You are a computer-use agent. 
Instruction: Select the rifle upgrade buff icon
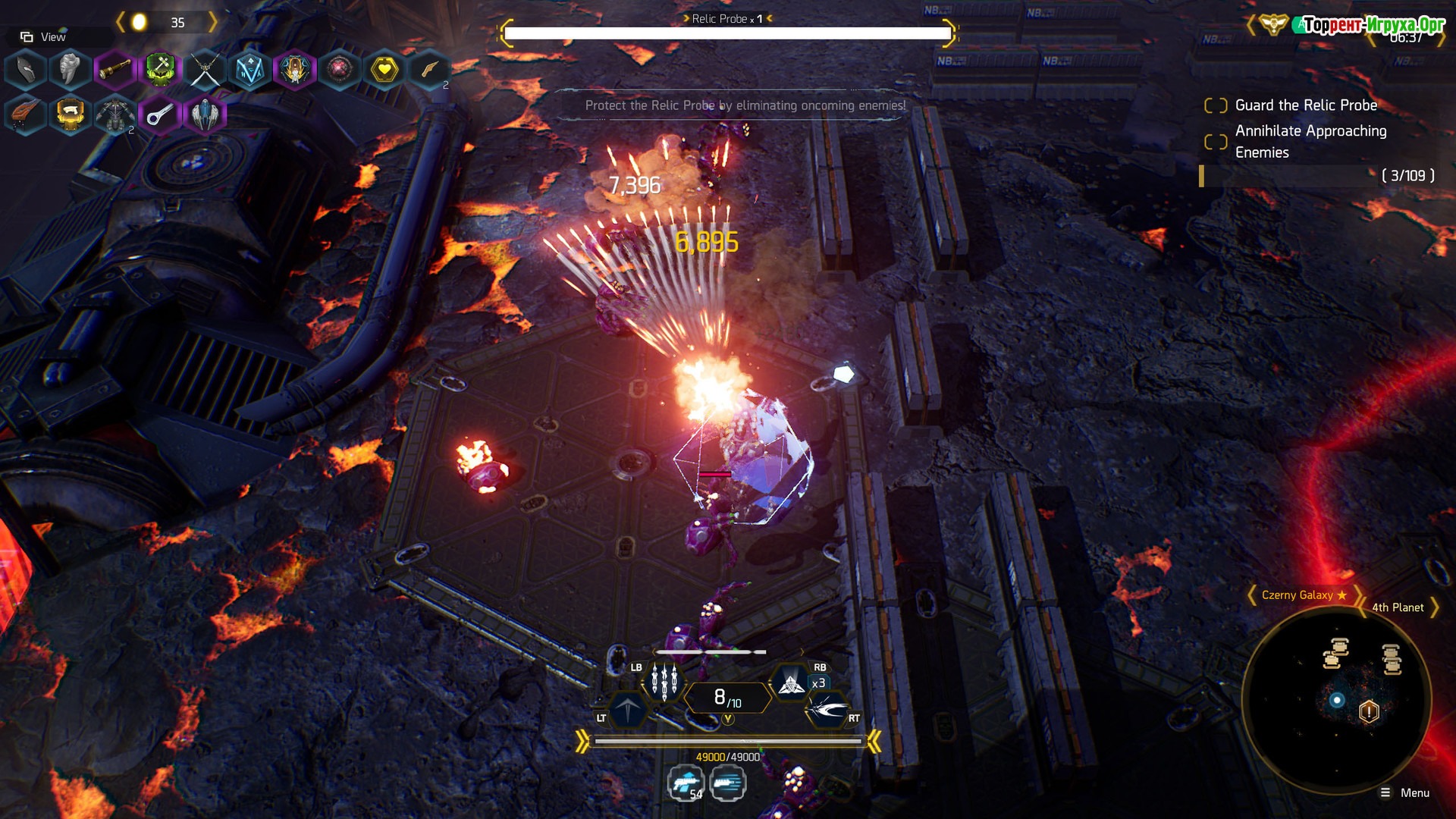pos(686,783)
